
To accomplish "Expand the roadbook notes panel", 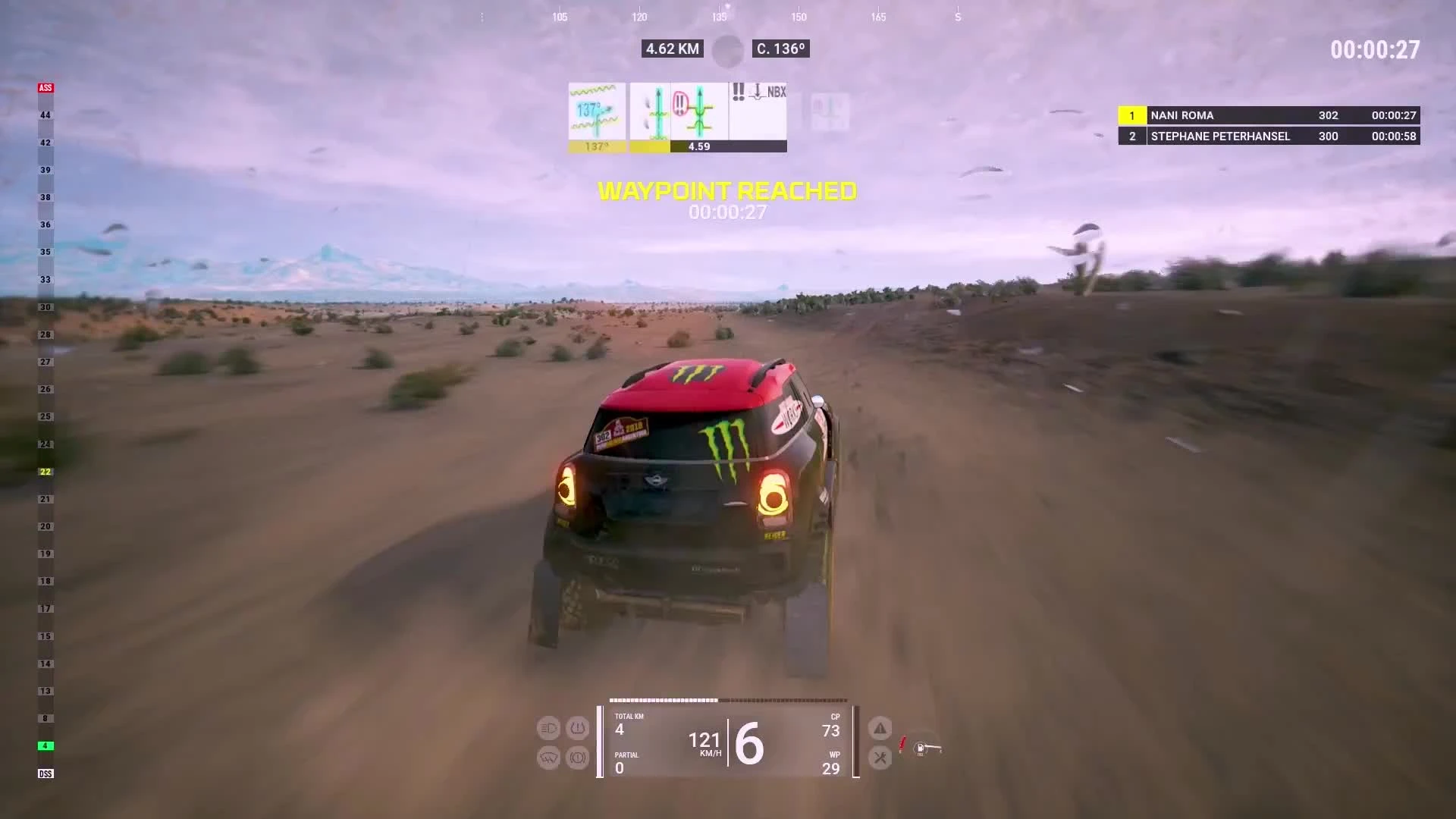I will coord(677,118).
